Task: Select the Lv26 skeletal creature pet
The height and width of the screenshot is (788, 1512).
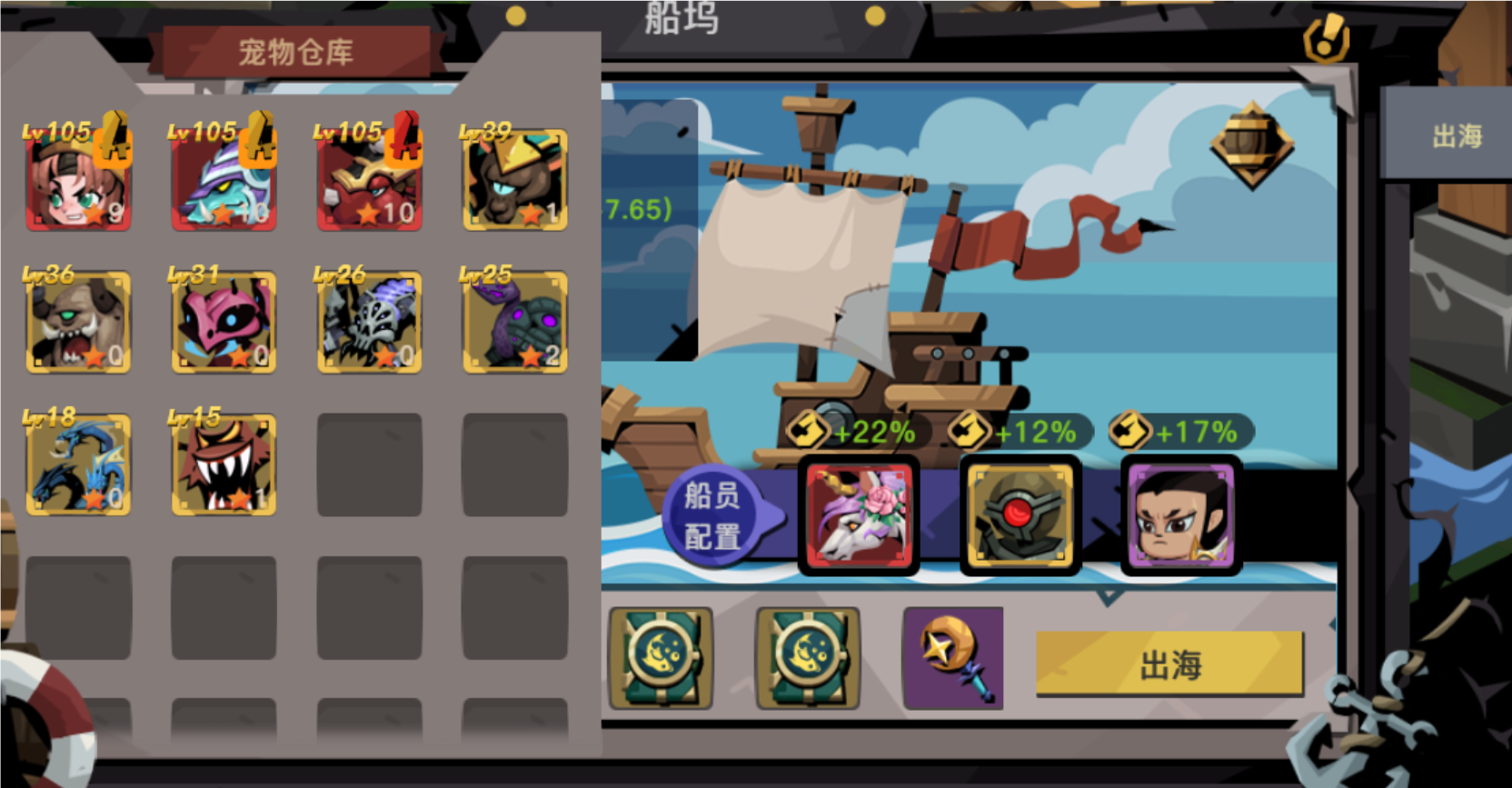Action: tap(369, 321)
